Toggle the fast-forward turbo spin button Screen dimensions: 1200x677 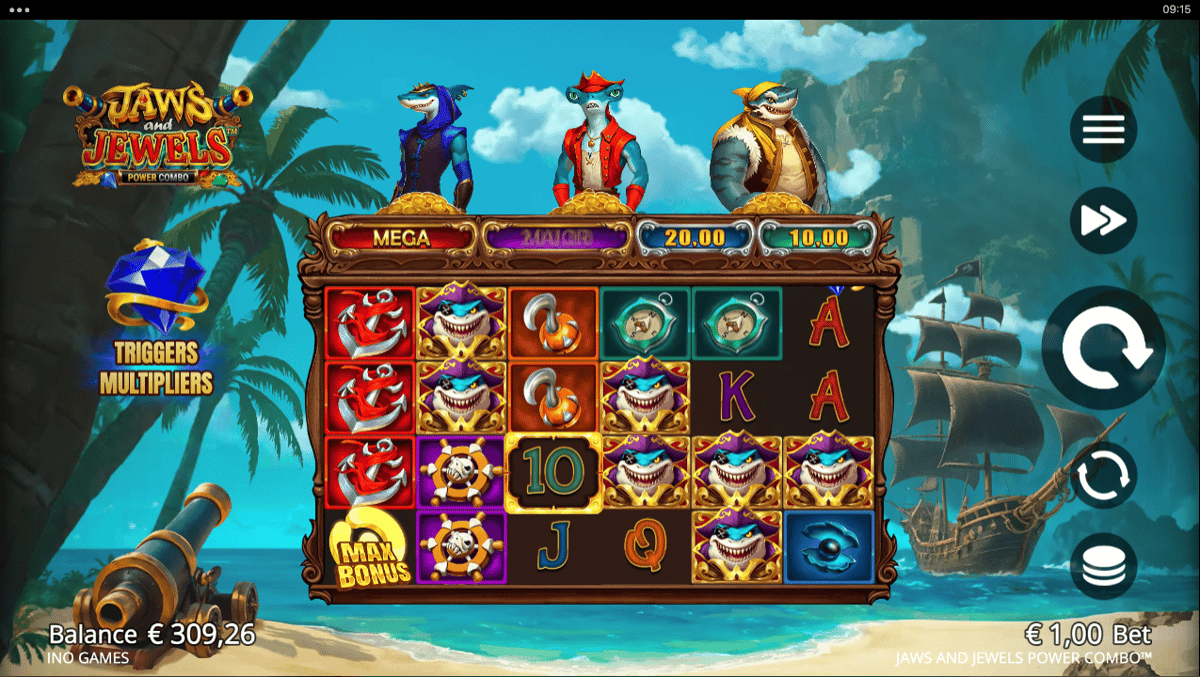pos(1103,220)
